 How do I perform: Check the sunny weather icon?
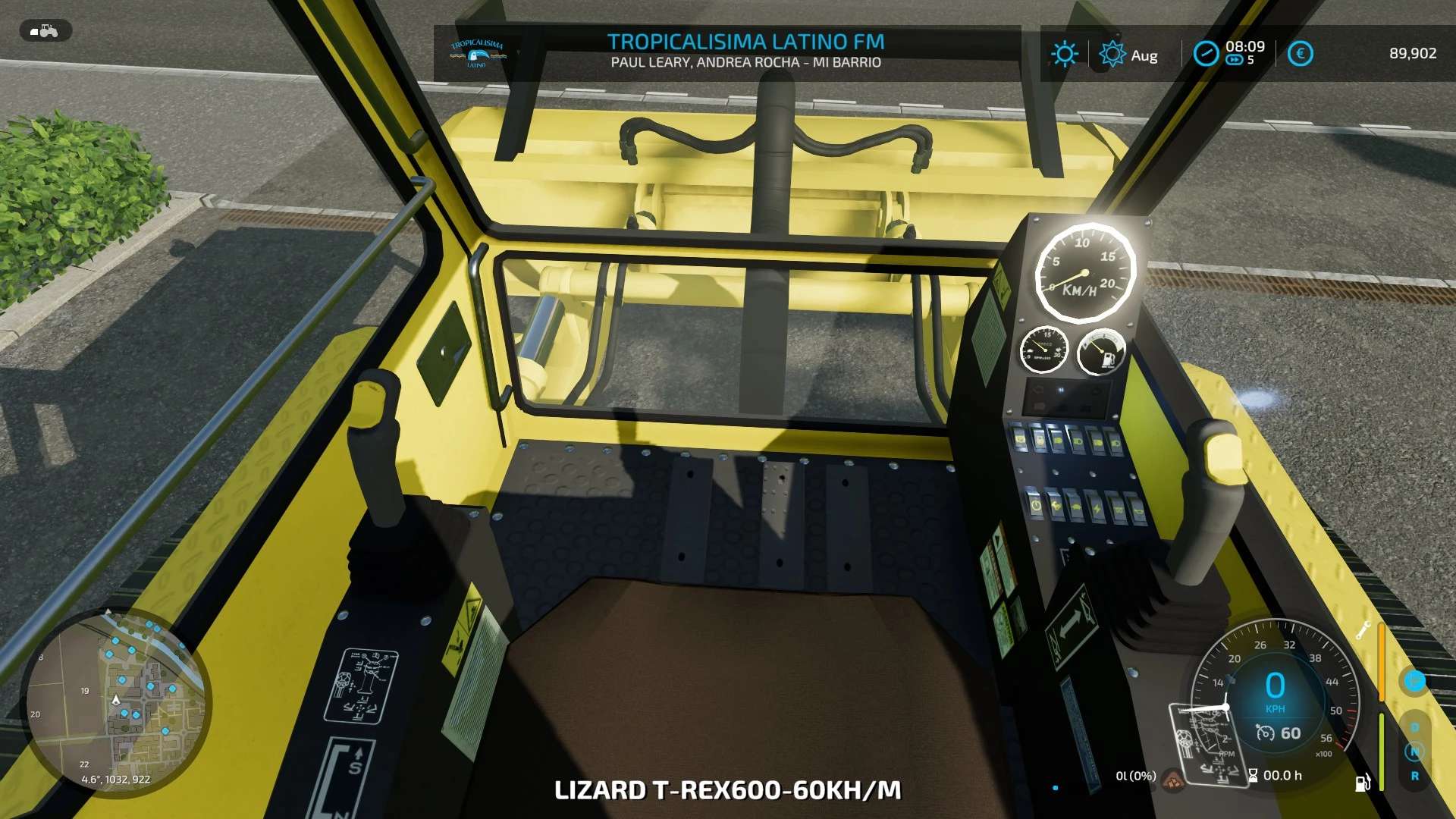(x=1064, y=54)
